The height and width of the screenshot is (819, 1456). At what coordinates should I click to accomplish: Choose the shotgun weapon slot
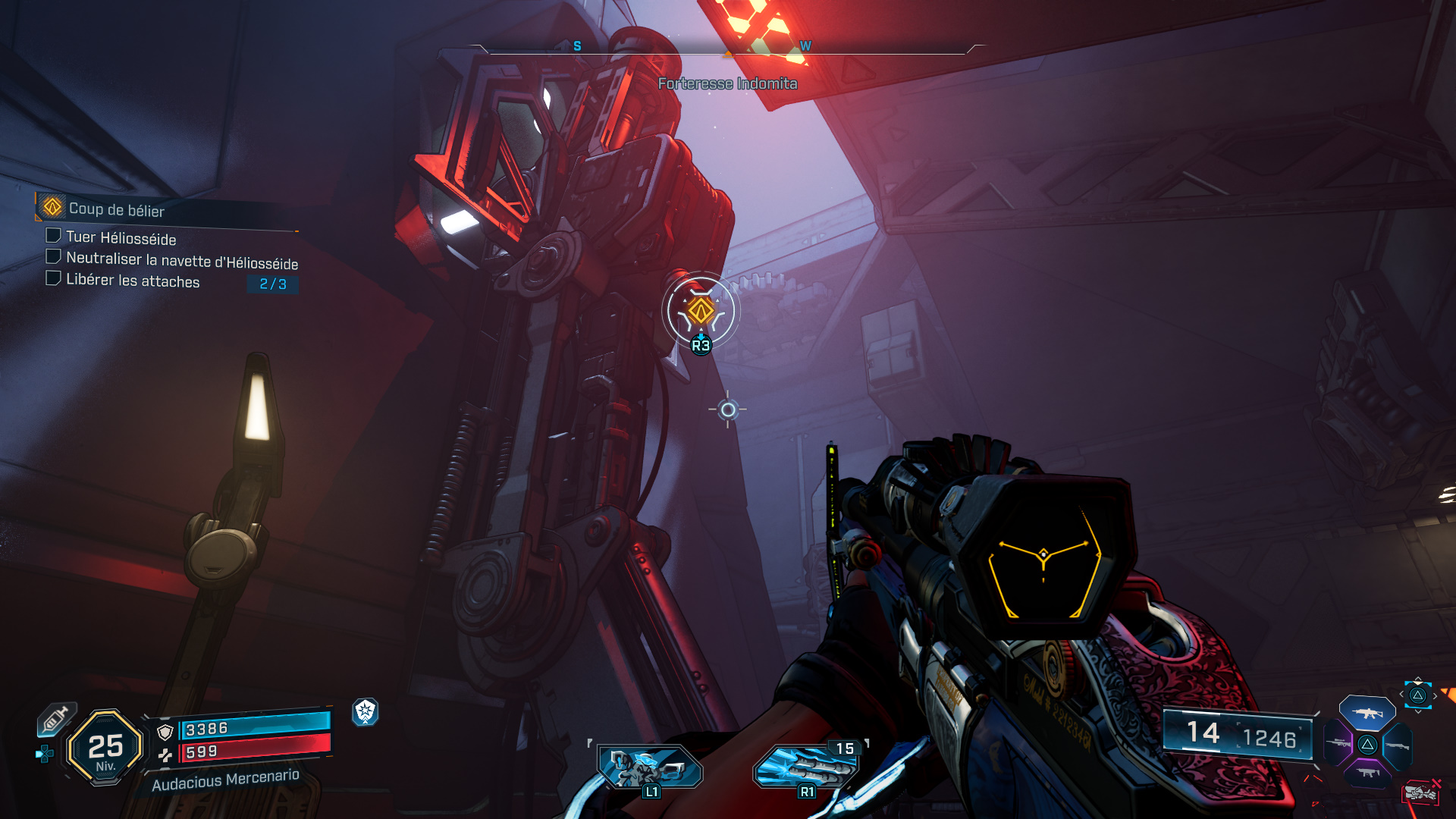tap(1397, 746)
